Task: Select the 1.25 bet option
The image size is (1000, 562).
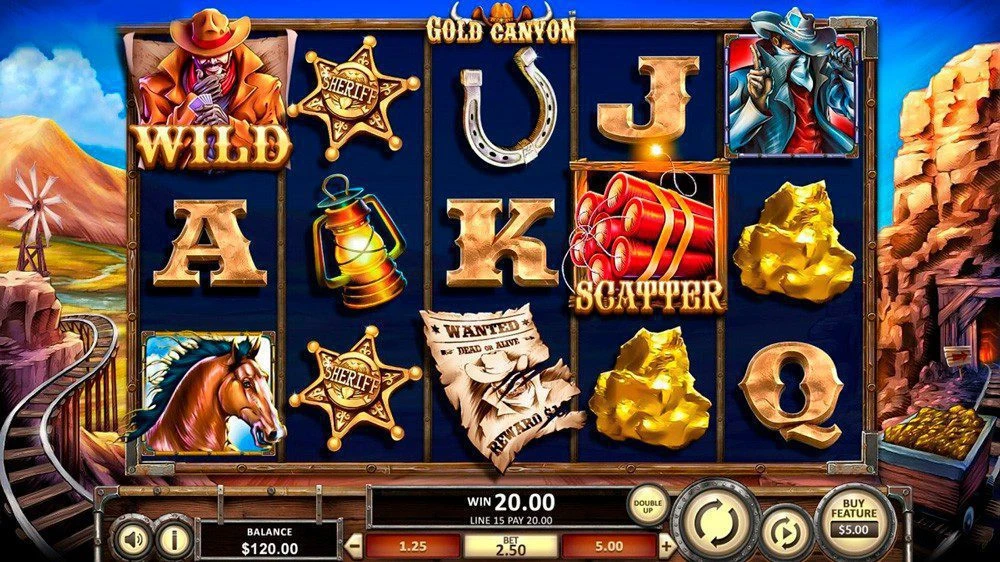Action: (411, 546)
